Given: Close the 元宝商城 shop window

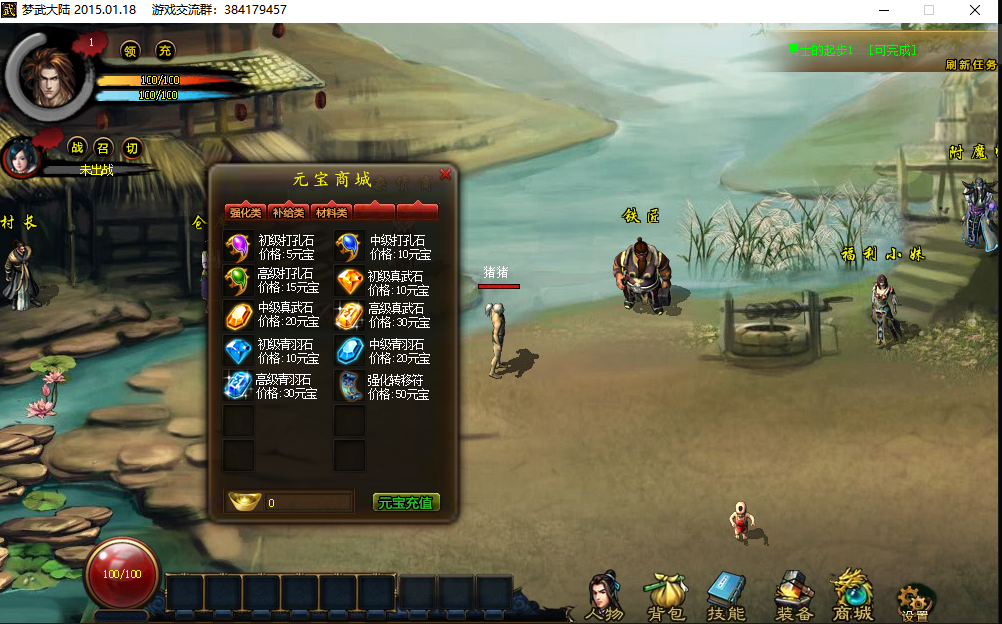Looking at the screenshot, I should click(x=445, y=174).
